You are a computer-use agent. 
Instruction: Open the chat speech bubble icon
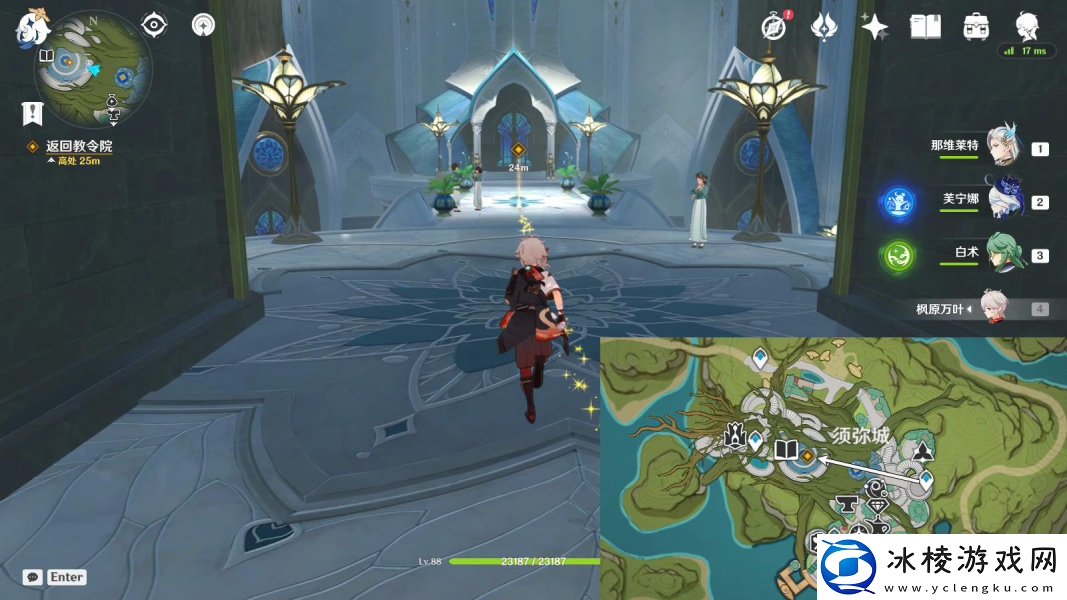click(x=33, y=577)
